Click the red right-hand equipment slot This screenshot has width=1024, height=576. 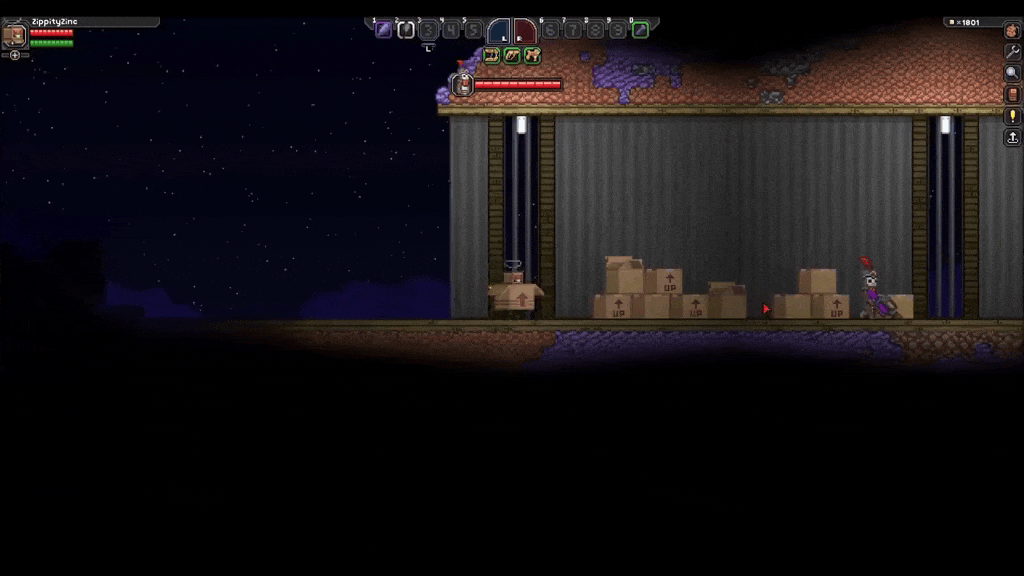pos(524,32)
